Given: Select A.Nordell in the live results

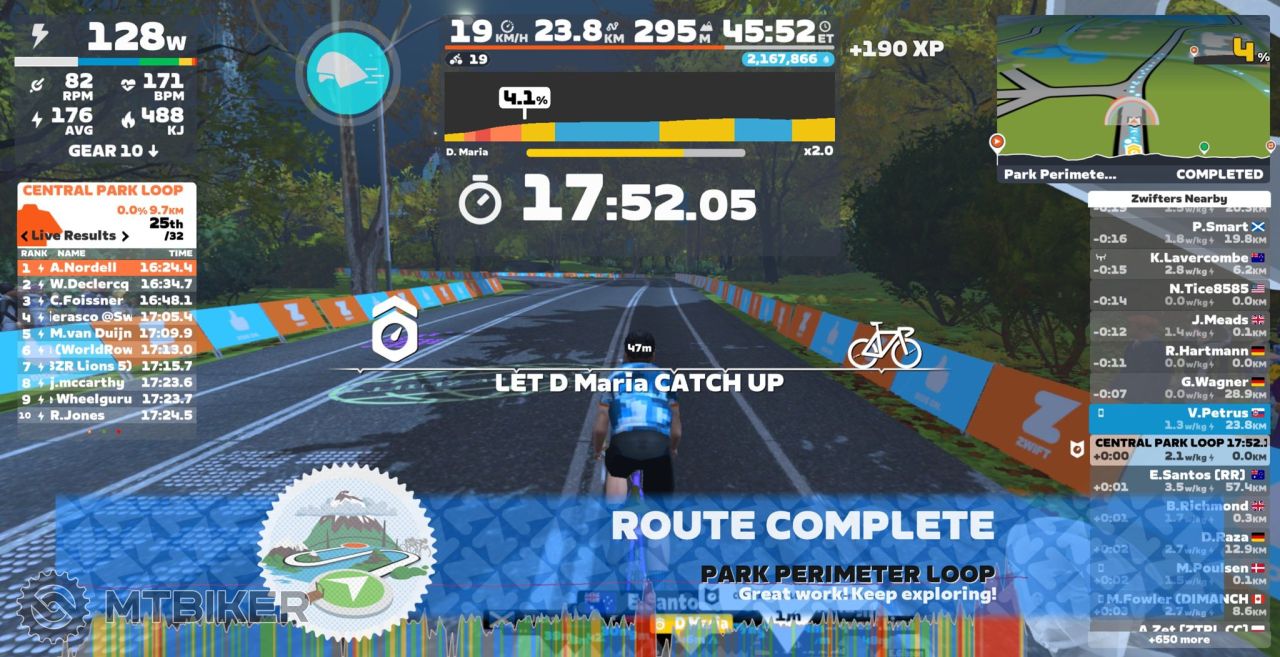Looking at the screenshot, I should pos(107,268).
